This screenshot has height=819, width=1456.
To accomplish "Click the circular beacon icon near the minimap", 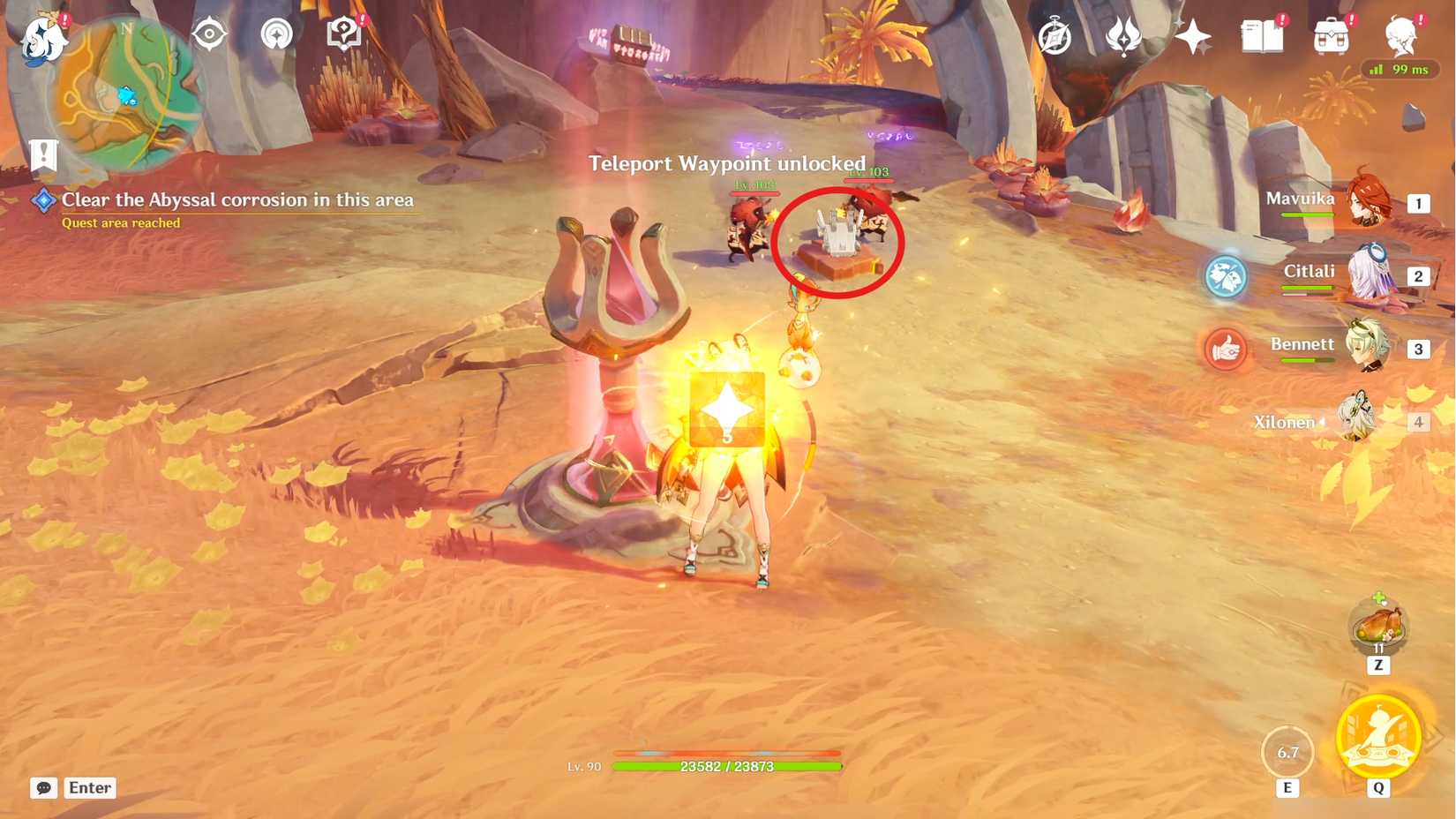I will point(276,33).
